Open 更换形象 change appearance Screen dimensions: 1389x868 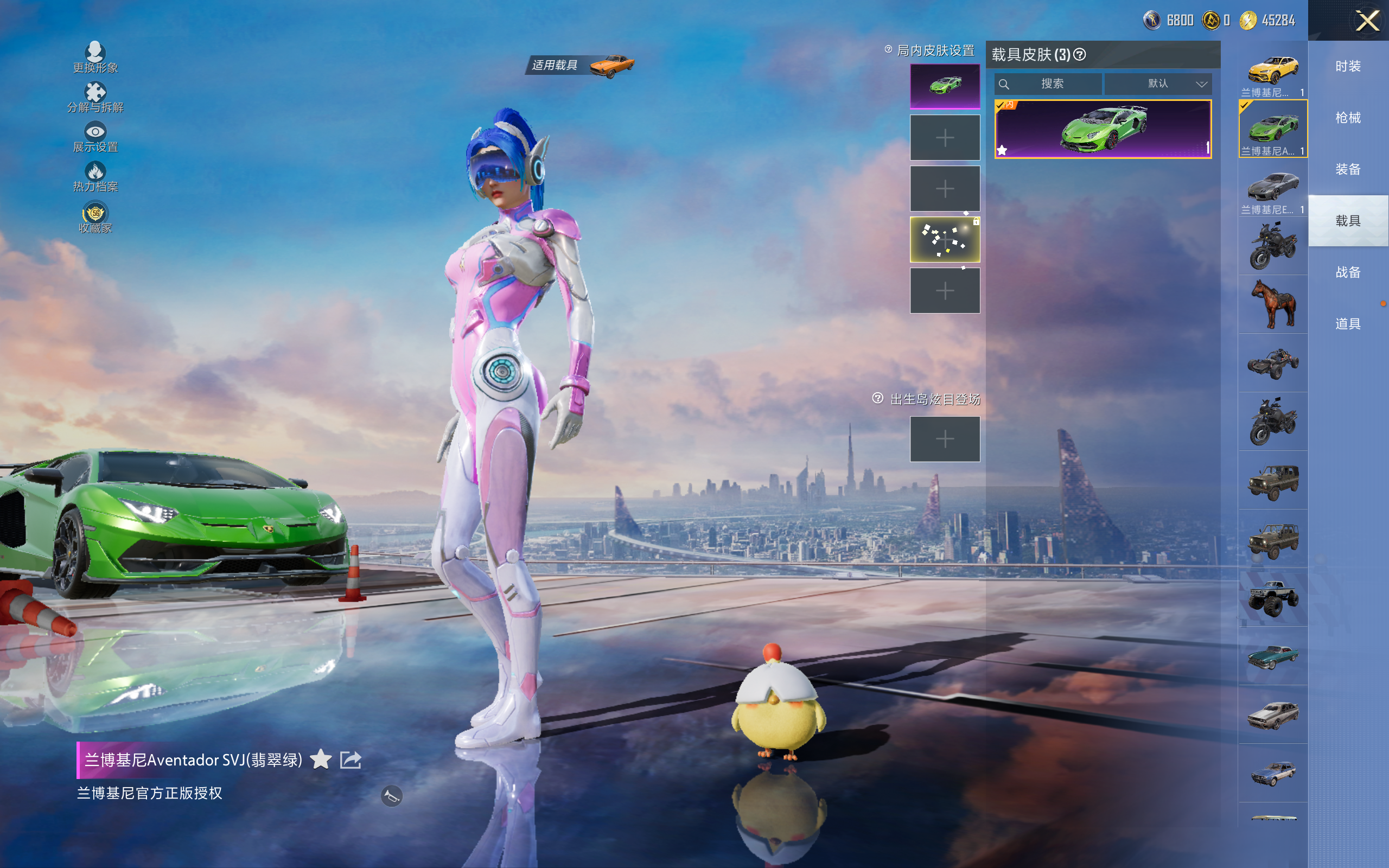95,58
